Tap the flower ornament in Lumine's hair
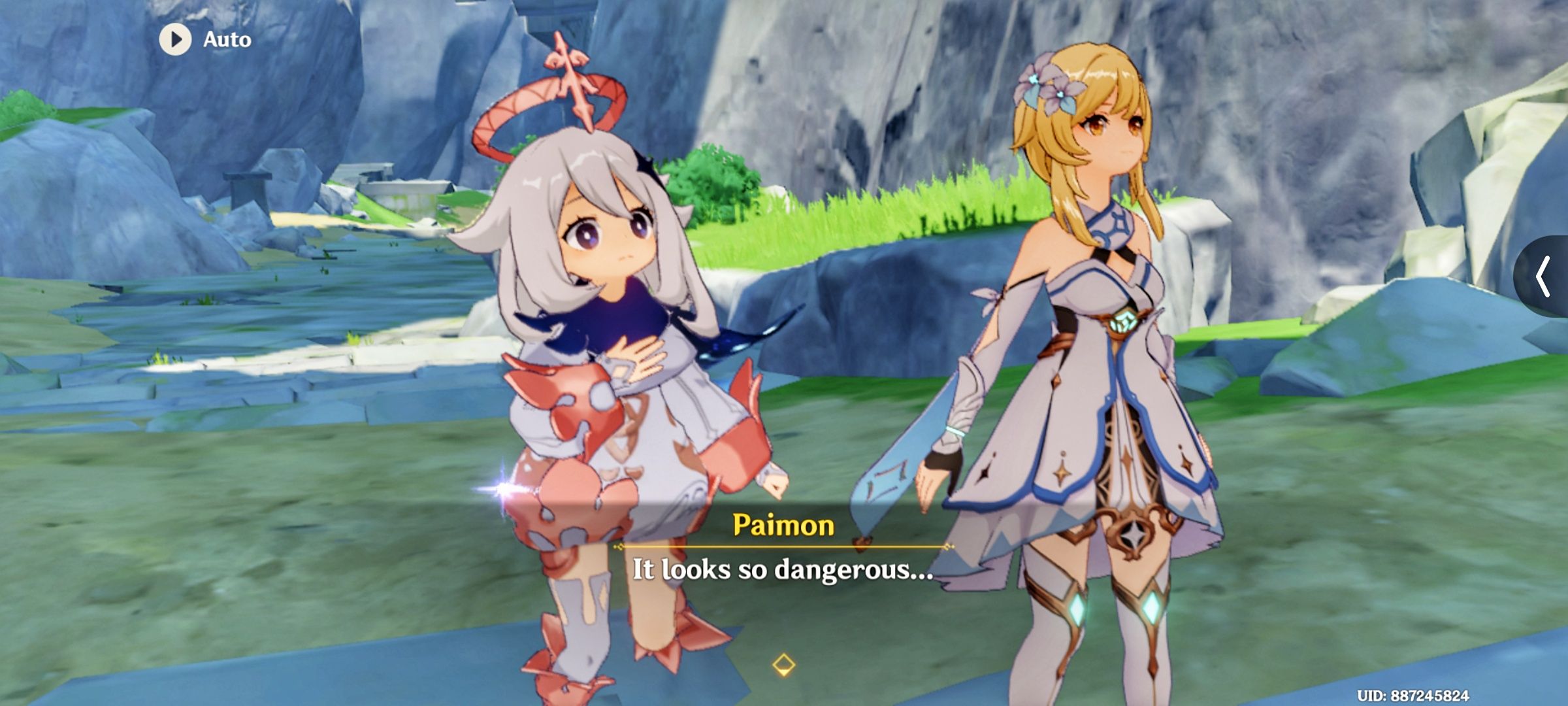 point(1049,85)
